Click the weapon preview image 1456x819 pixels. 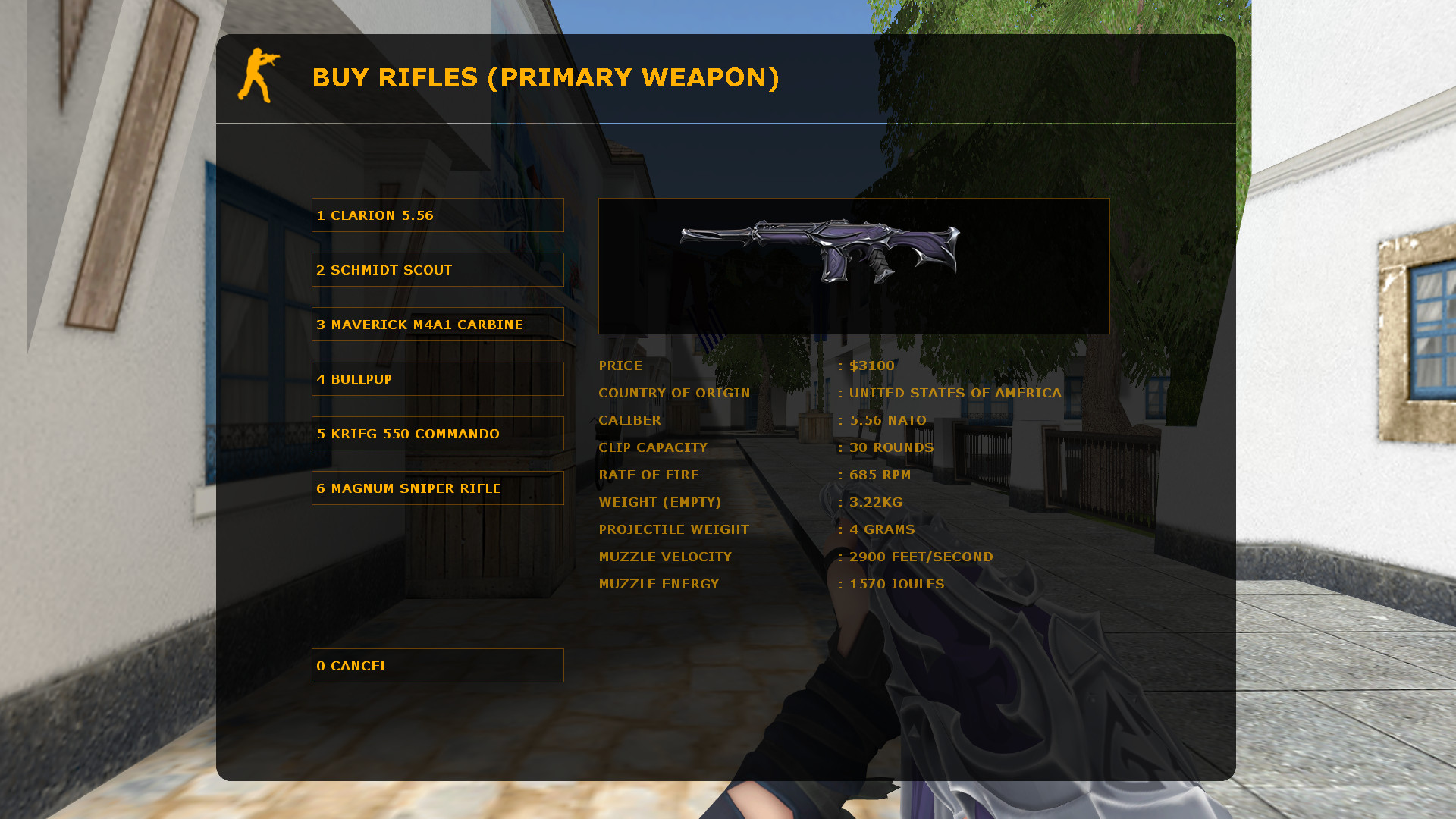[854, 265]
